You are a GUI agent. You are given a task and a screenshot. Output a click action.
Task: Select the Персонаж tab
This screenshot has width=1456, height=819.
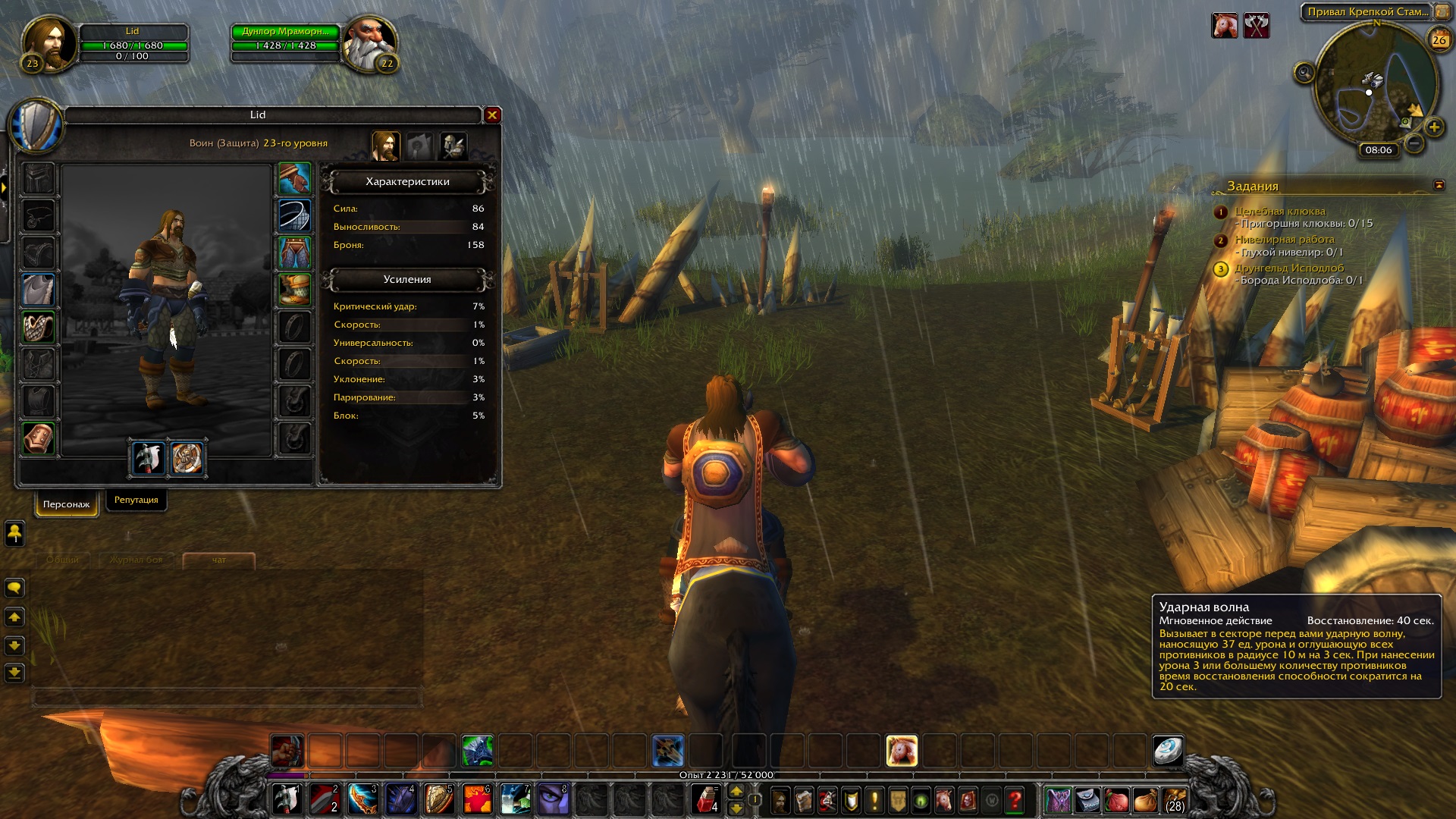[67, 504]
